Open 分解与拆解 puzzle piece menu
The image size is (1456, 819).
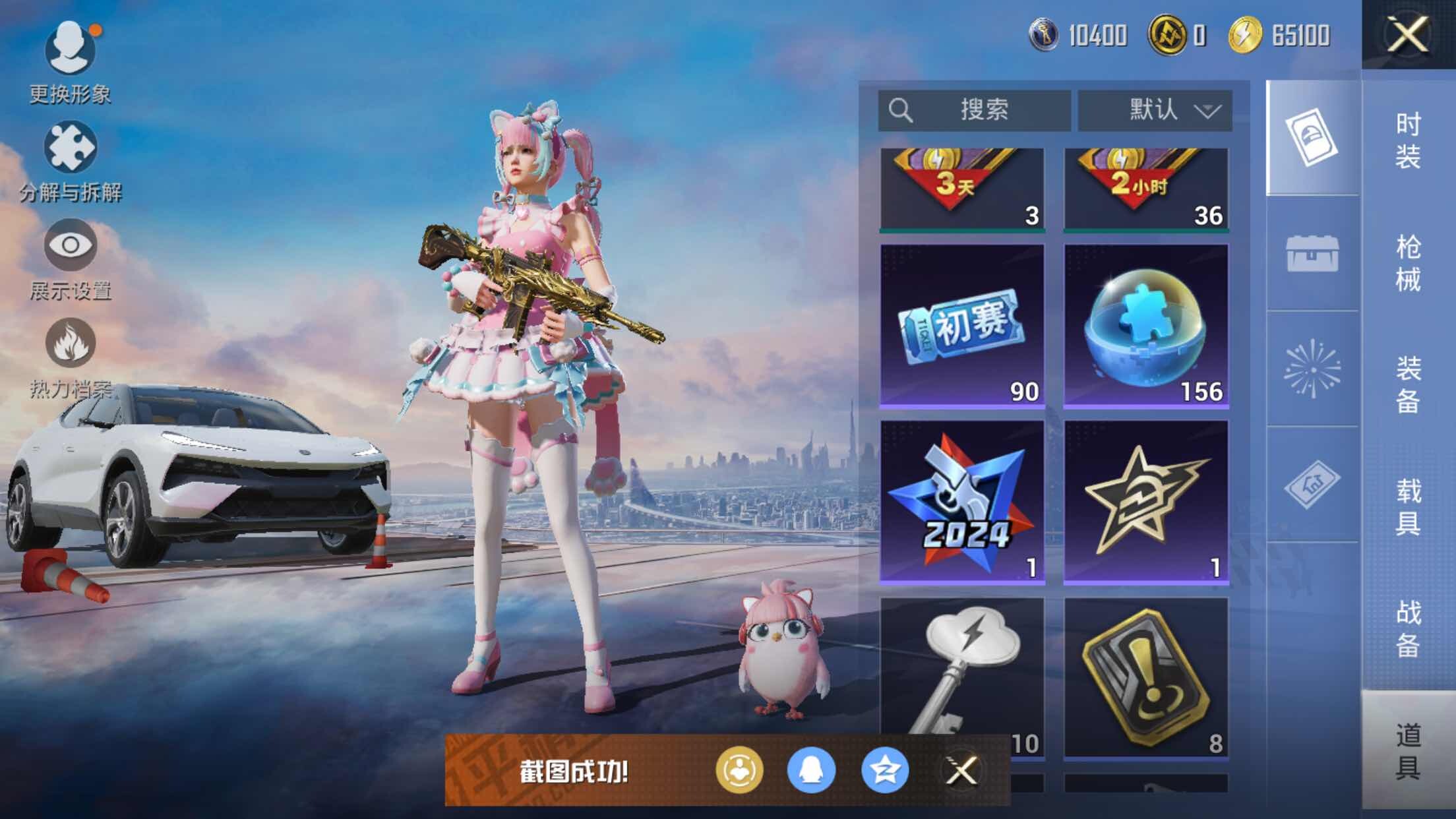[70, 148]
